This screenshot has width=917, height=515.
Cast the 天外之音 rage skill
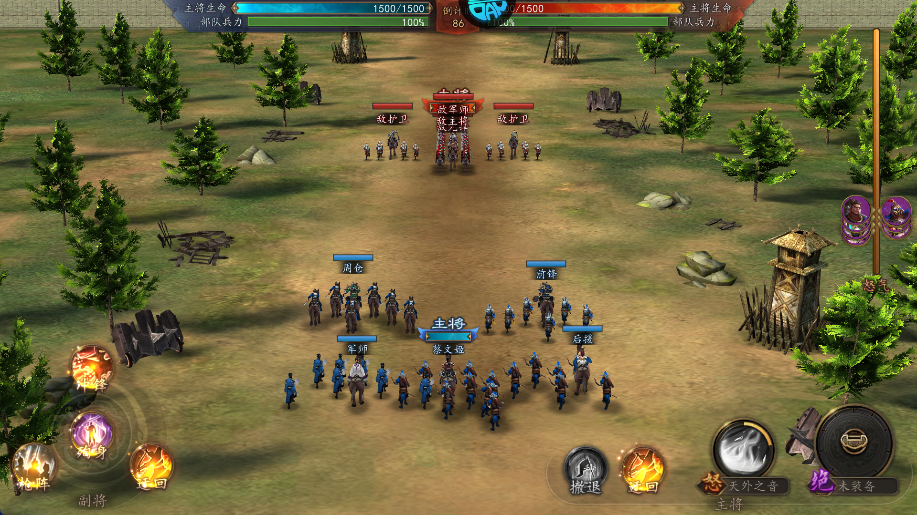[x=743, y=449]
